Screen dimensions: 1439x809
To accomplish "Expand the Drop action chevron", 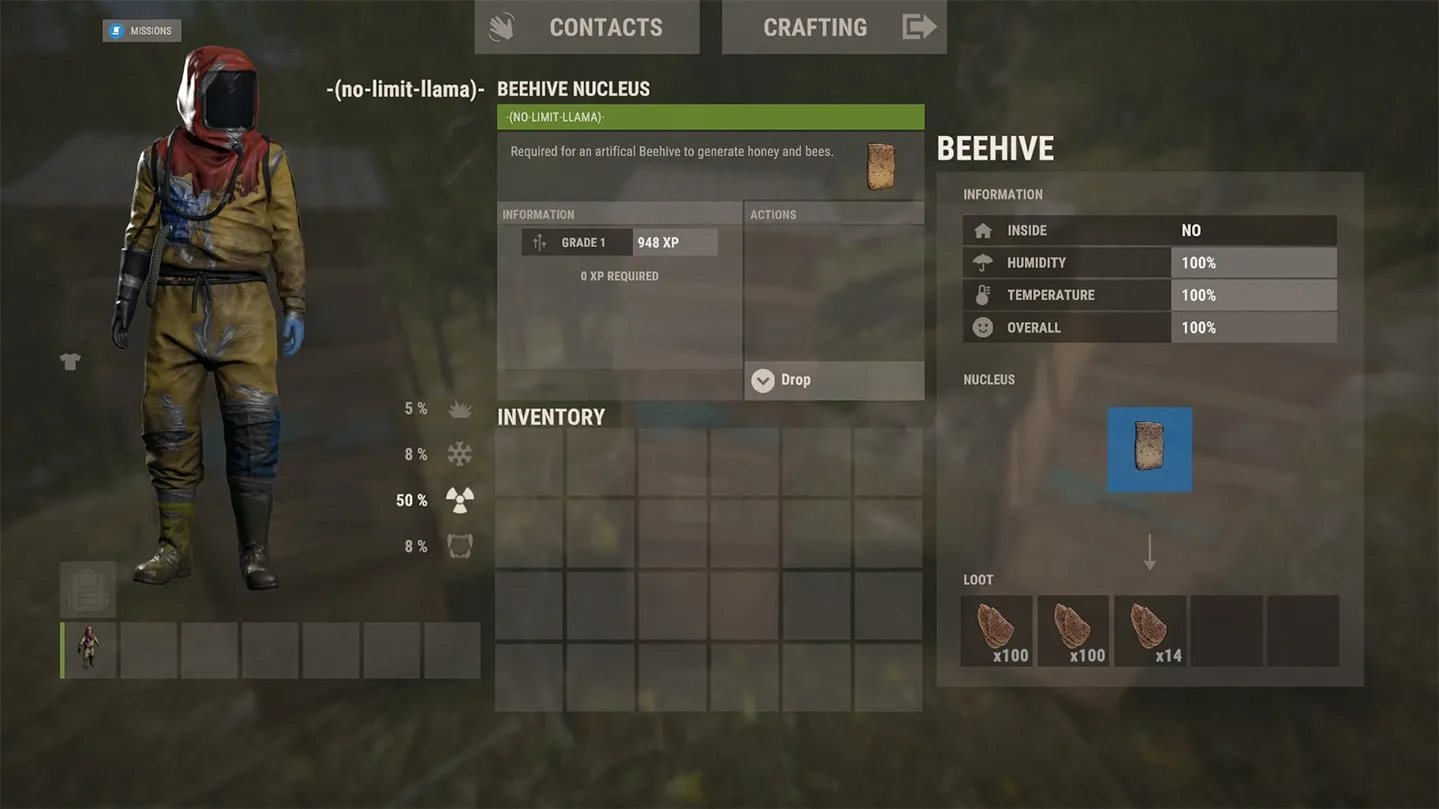I will click(x=763, y=380).
